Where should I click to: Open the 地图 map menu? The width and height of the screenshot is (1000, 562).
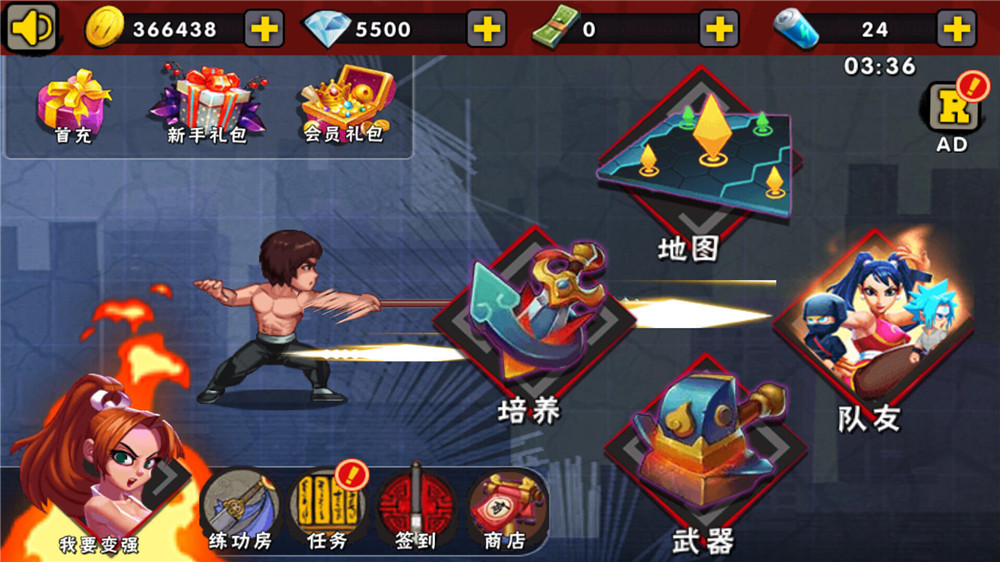point(700,160)
